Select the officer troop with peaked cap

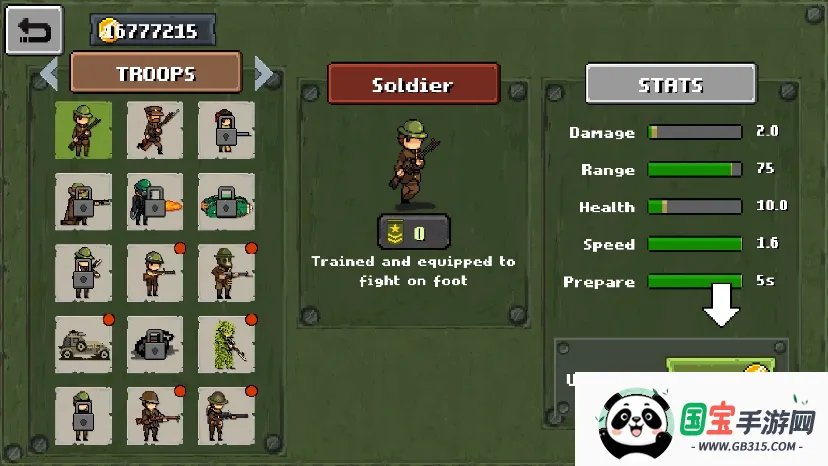[155, 130]
